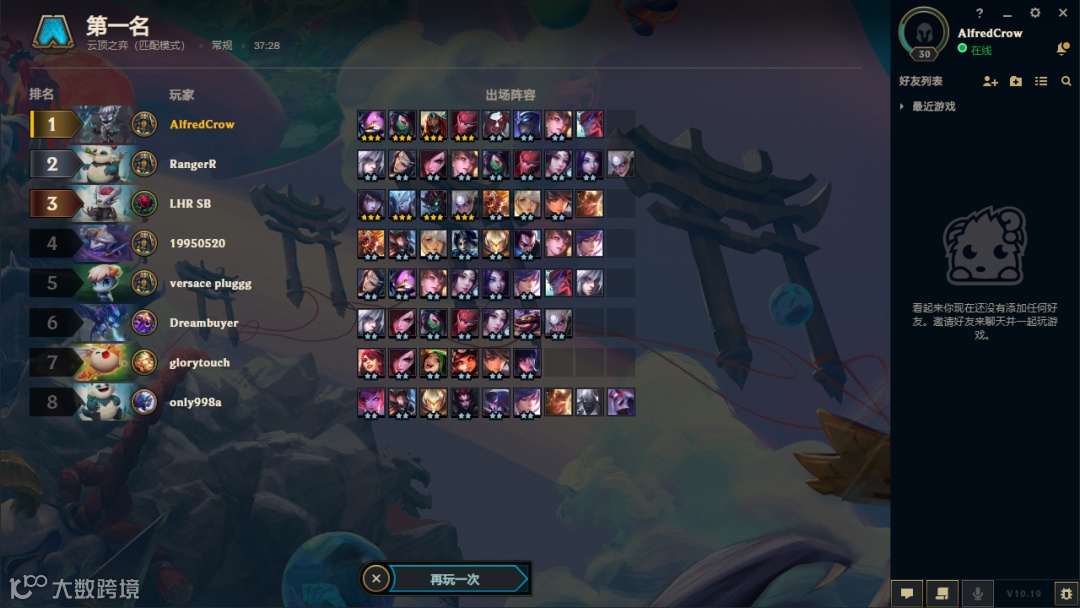The height and width of the screenshot is (608, 1080).
Task: Open client settings via the gear icon
Action: pyautogui.click(x=1035, y=13)
